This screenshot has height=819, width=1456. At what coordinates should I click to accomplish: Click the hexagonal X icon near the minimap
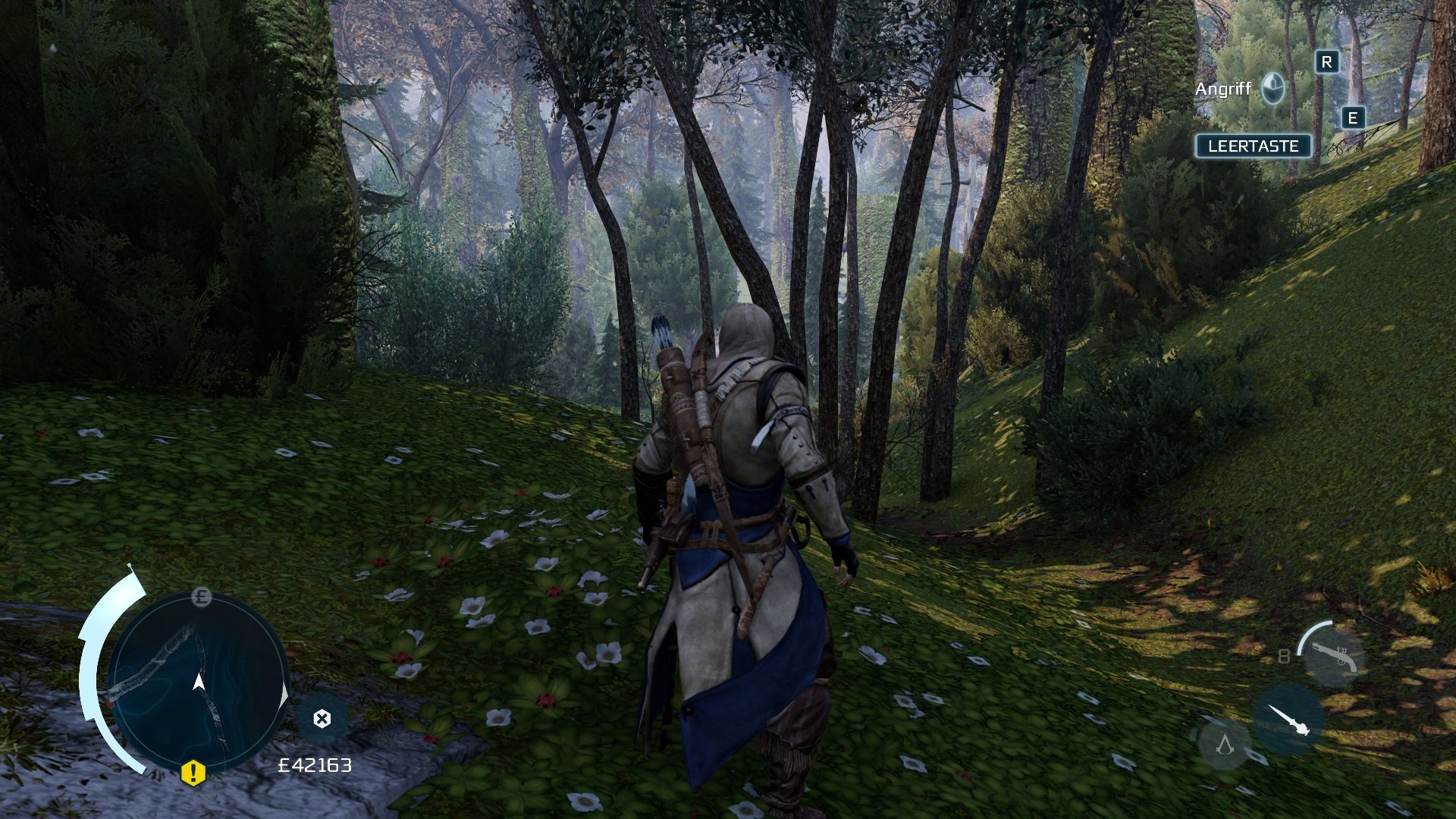[322, 719]
